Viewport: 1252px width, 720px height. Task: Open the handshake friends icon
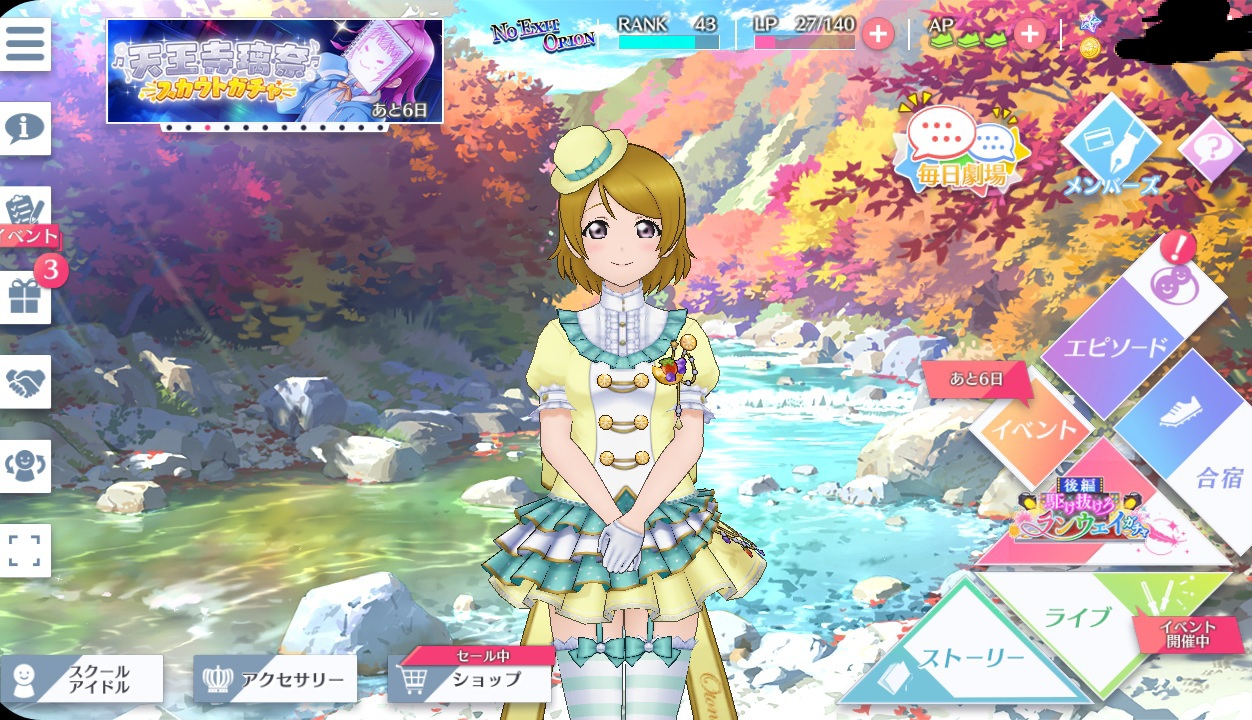pyautogui.click(x=25, y=382)
